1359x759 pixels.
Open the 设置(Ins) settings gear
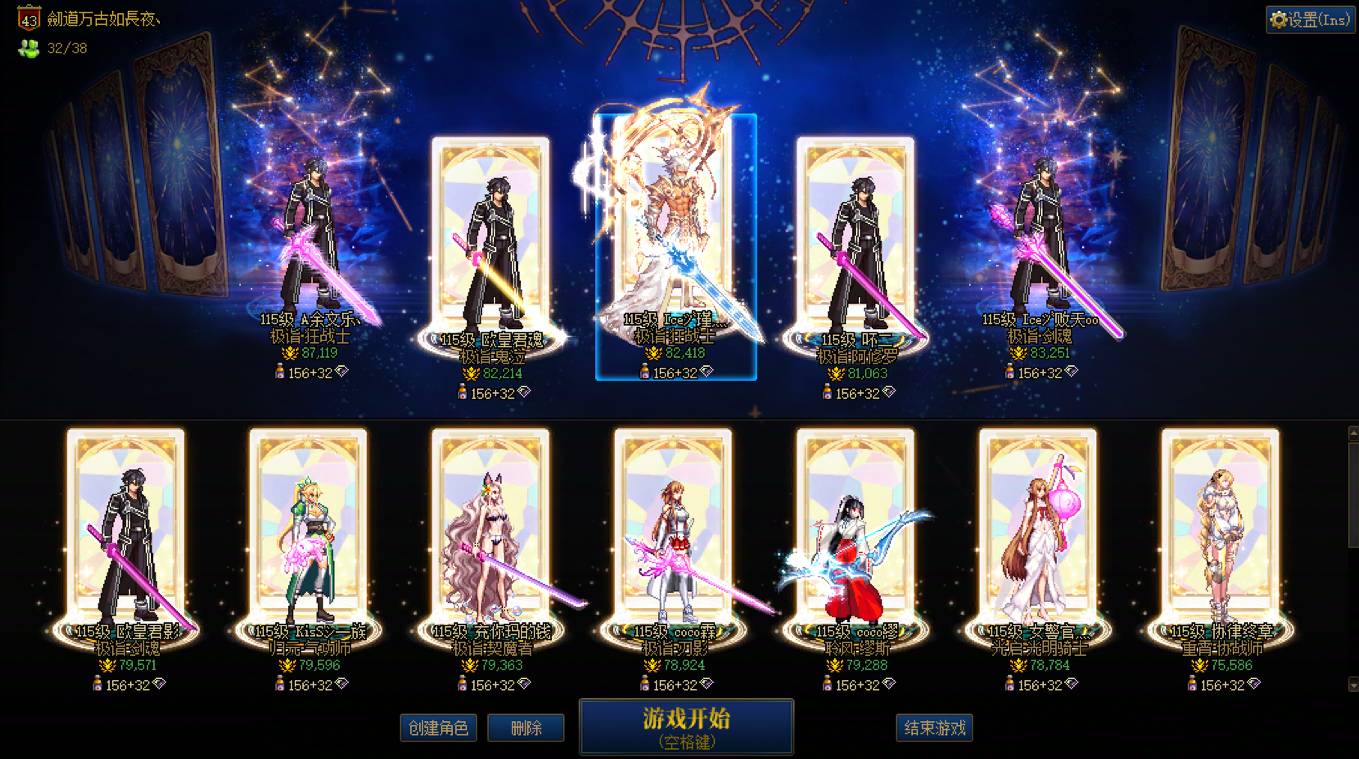(1308, 19)
